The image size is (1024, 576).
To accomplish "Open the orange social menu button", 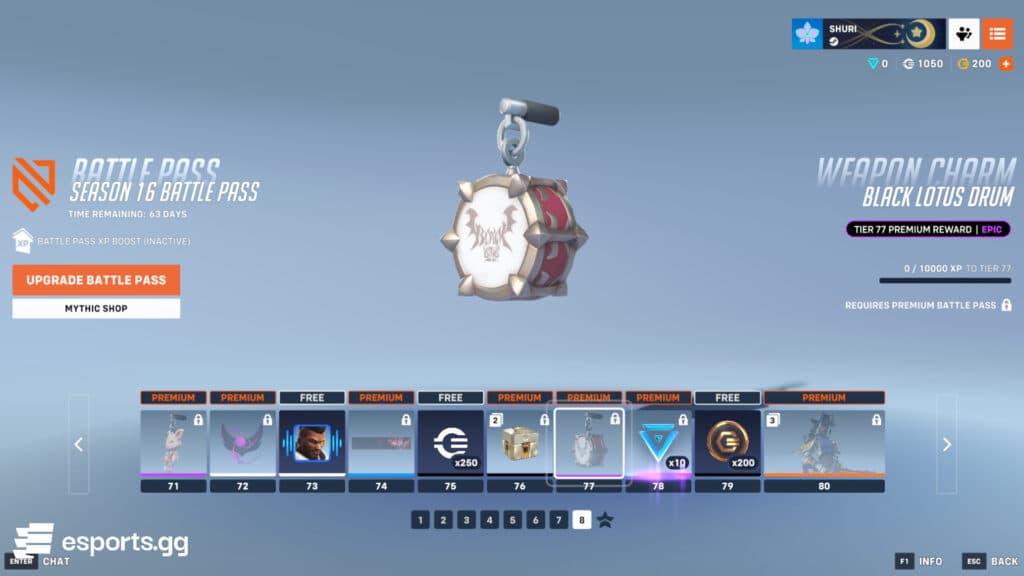I will coord(997,34).
